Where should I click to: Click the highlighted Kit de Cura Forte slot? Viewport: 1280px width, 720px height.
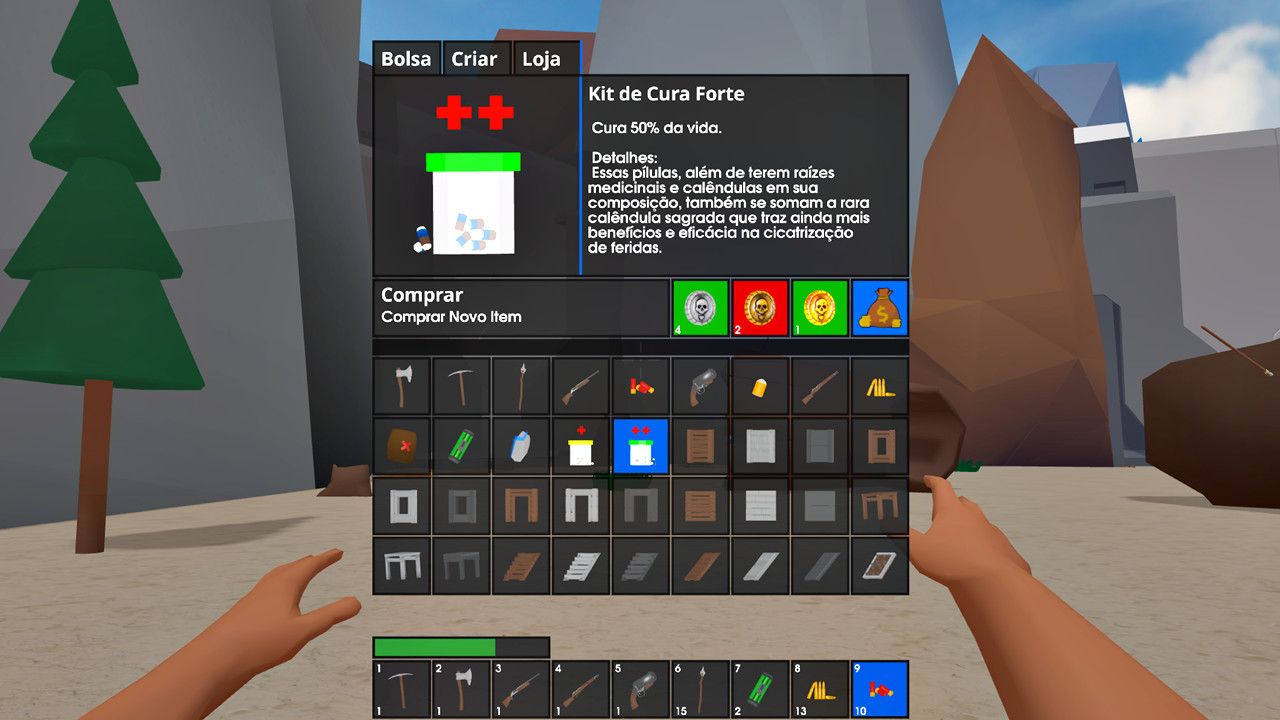pyautogui.click(x=641, y=446)
